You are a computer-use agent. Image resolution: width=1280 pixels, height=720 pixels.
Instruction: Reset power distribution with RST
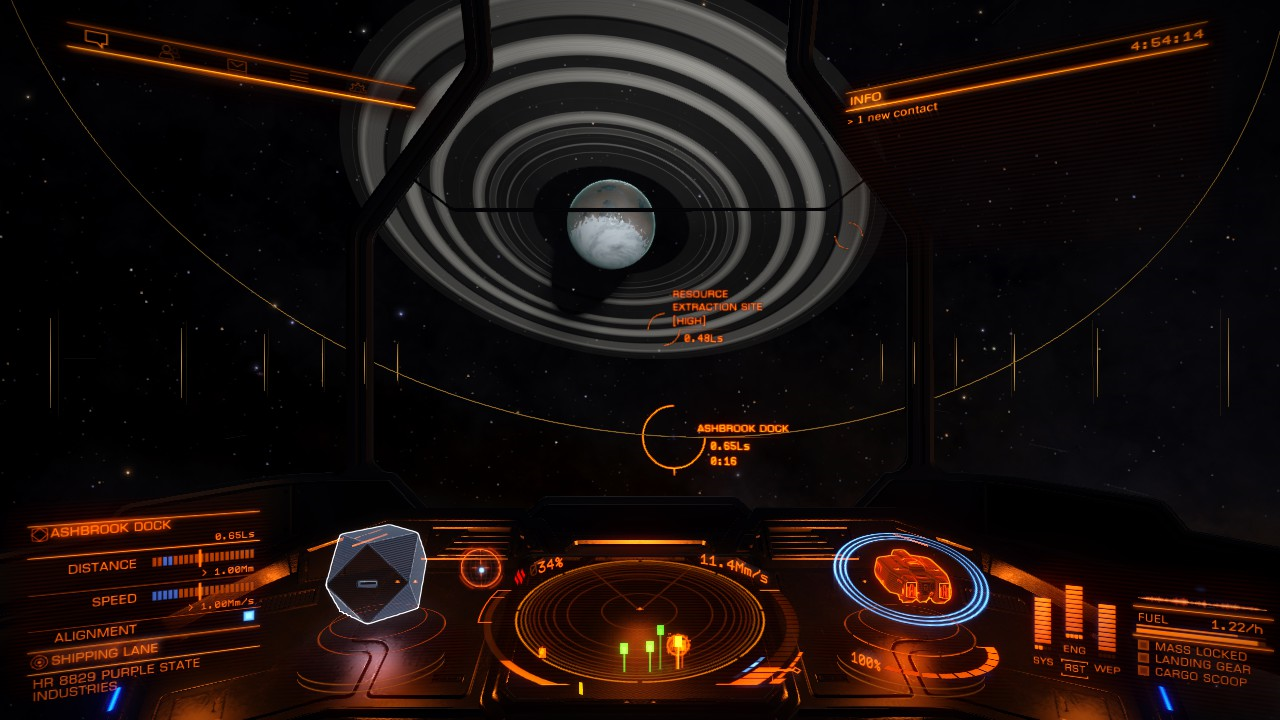[1075, 668]
